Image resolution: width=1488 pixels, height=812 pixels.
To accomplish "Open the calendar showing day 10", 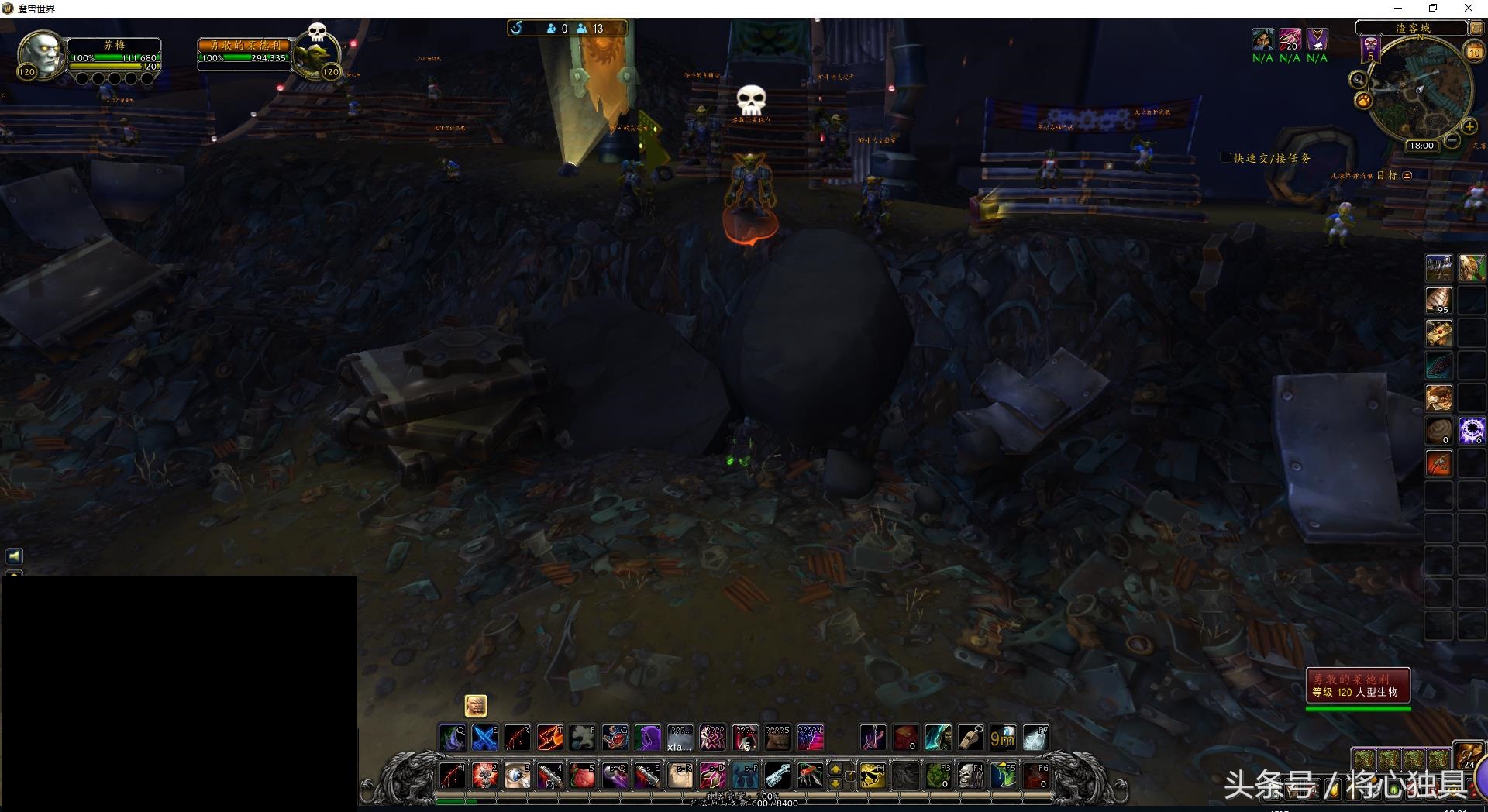I will tap(1473, 53).
